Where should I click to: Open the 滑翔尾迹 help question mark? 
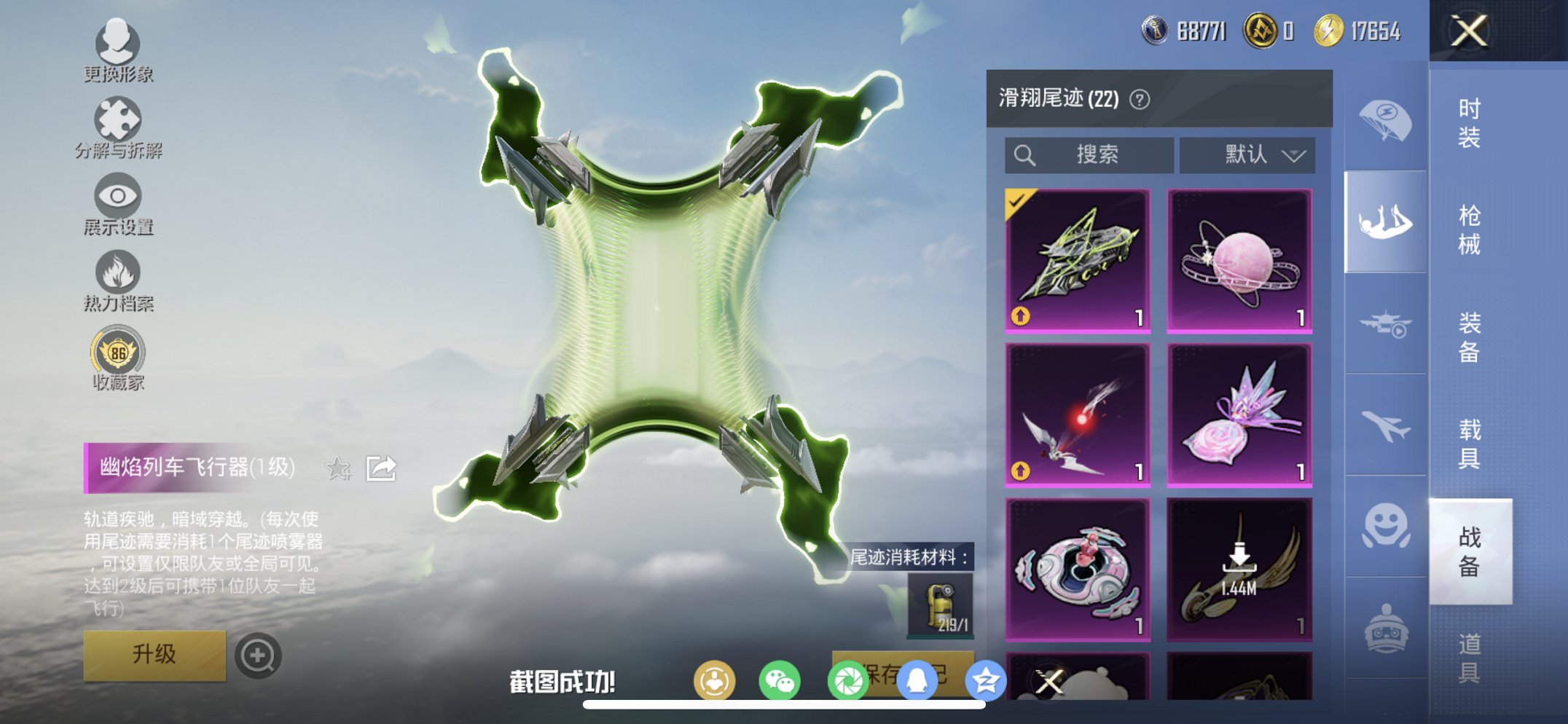(x=1139, y=99)
